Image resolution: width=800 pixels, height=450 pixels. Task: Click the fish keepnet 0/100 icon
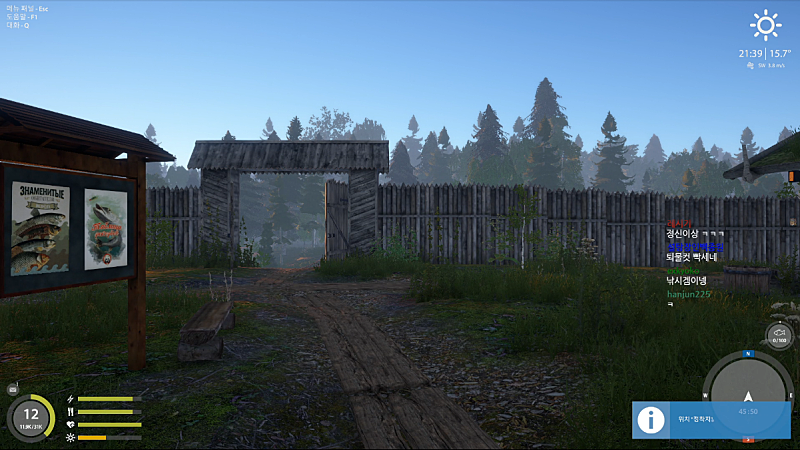click(x=779, y=335)
